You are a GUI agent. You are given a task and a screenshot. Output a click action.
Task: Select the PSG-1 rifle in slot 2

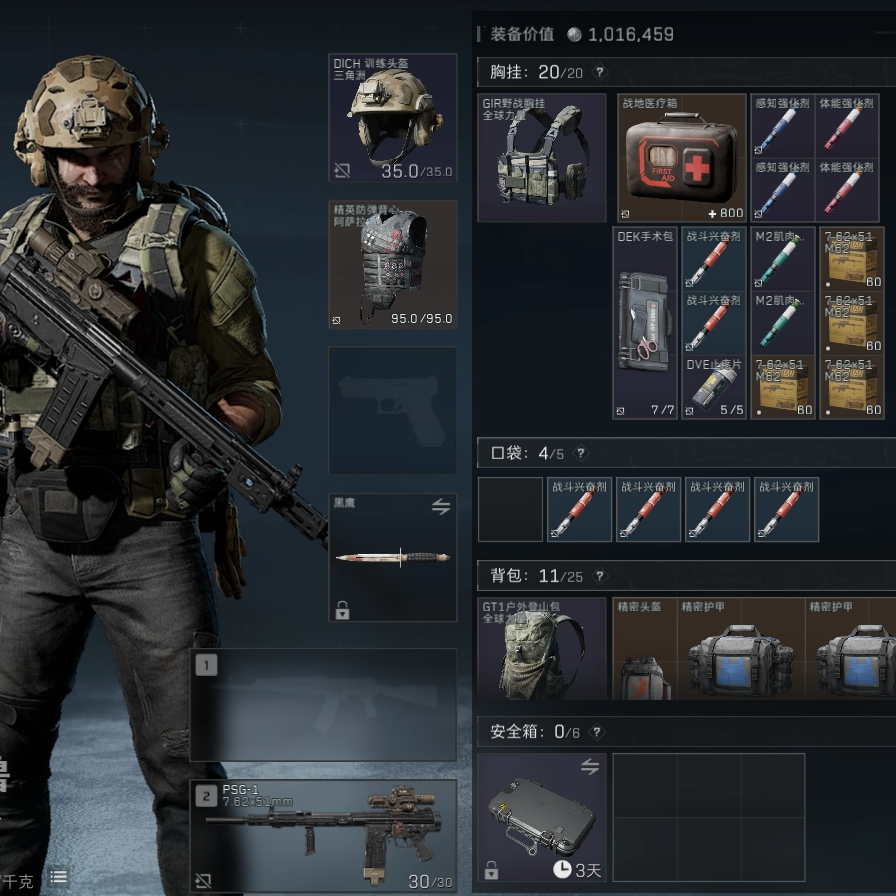point(323,836)
